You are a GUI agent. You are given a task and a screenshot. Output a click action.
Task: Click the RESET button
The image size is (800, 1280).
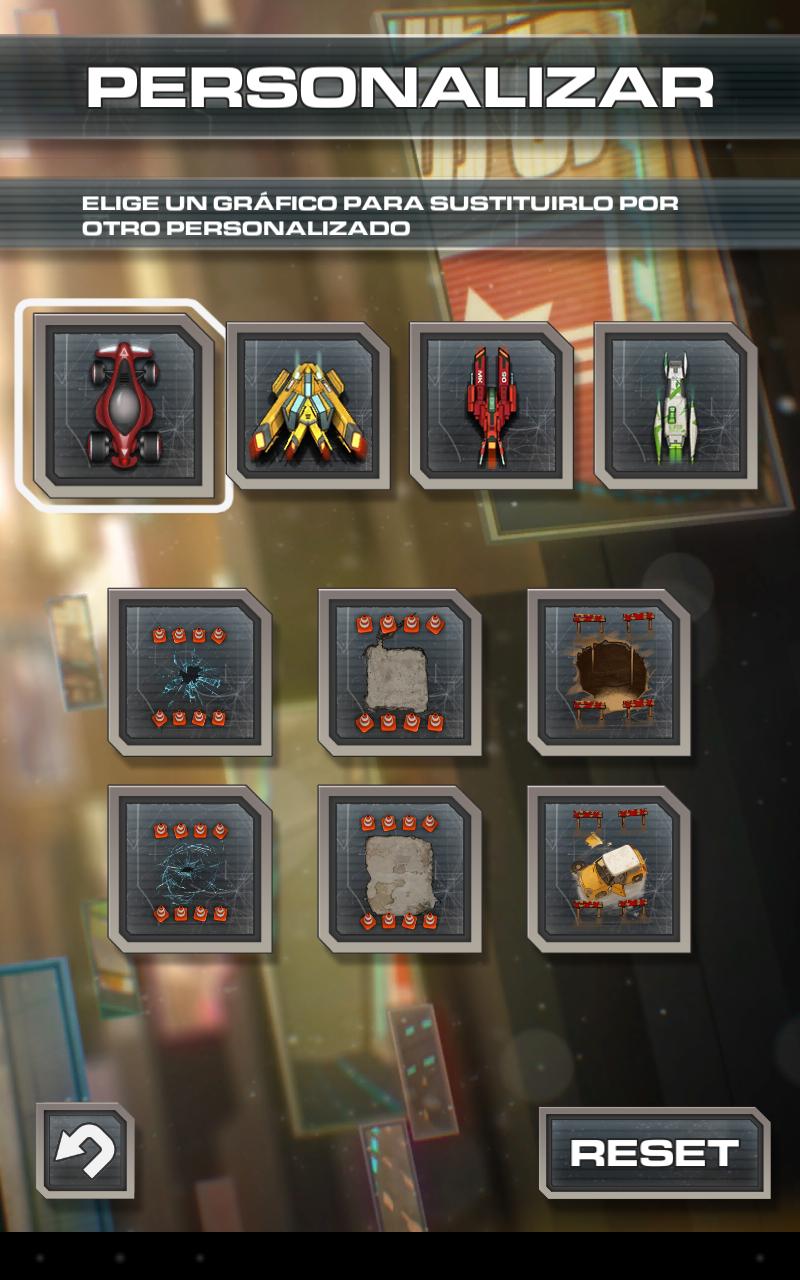pos(654,1153)
